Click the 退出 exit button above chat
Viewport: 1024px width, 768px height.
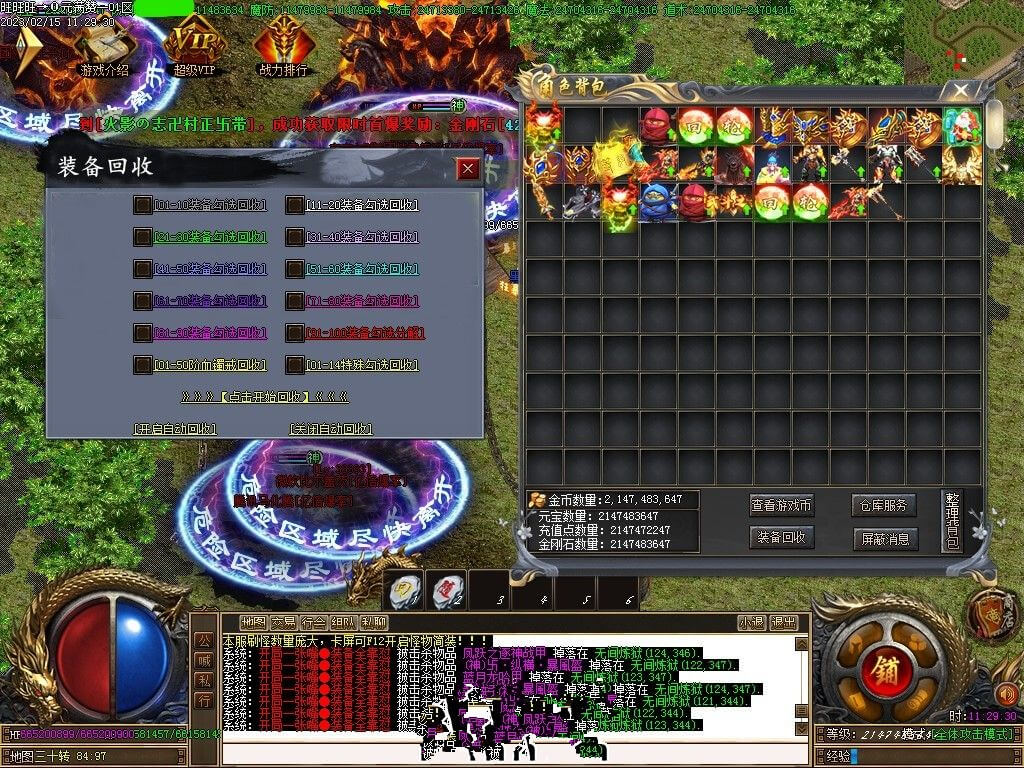784,622
